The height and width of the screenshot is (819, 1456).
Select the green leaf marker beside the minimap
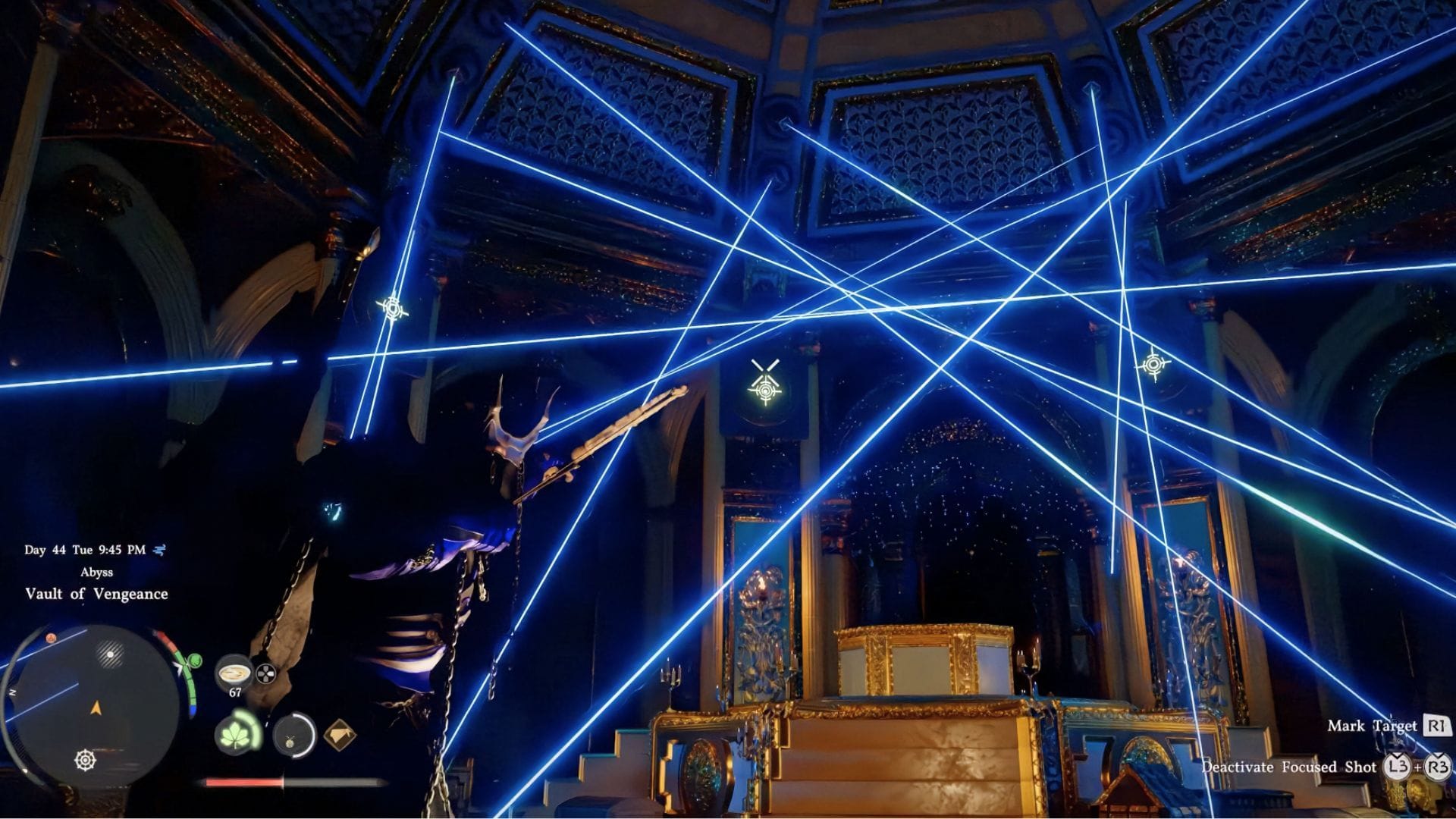[x=195, y=661]
